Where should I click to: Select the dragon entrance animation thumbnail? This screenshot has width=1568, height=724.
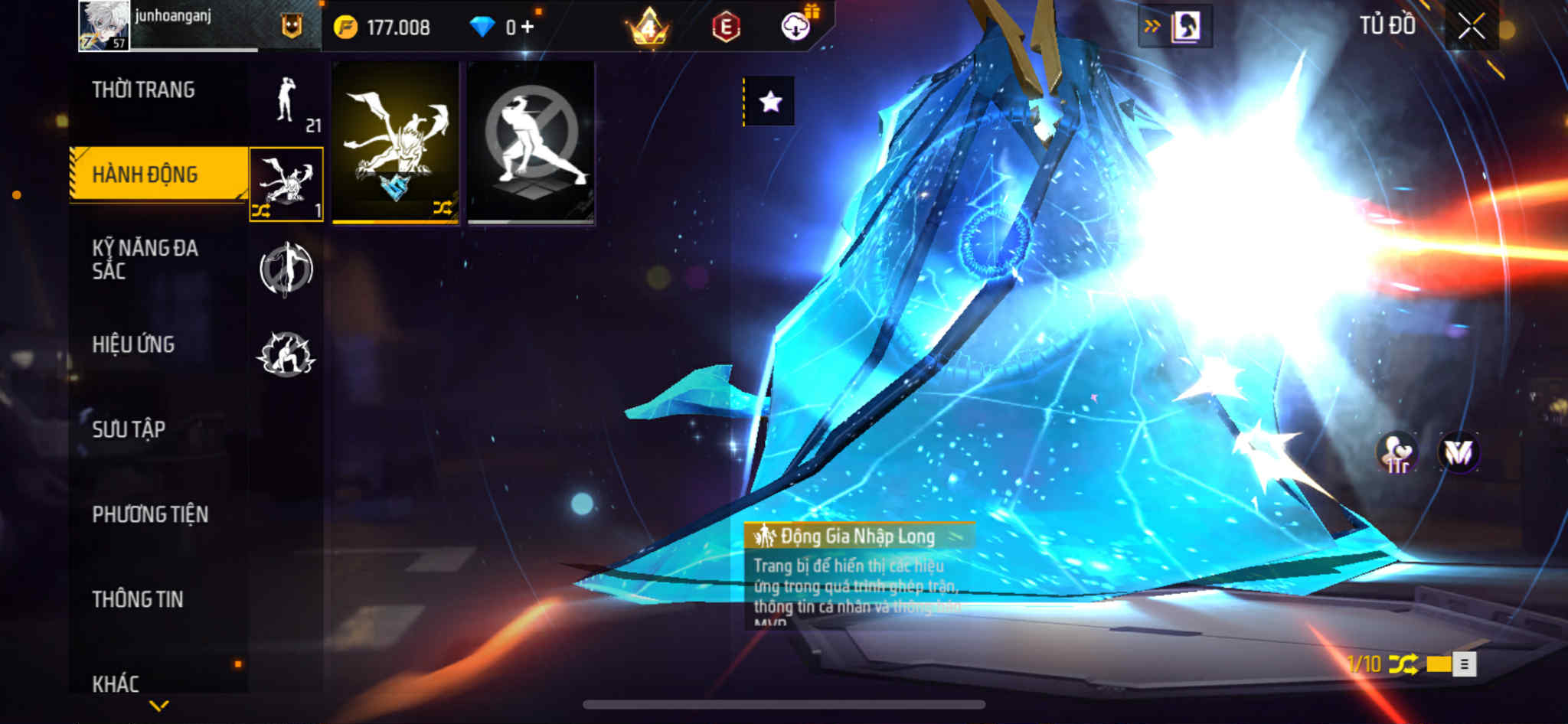(x=395, y=142)
